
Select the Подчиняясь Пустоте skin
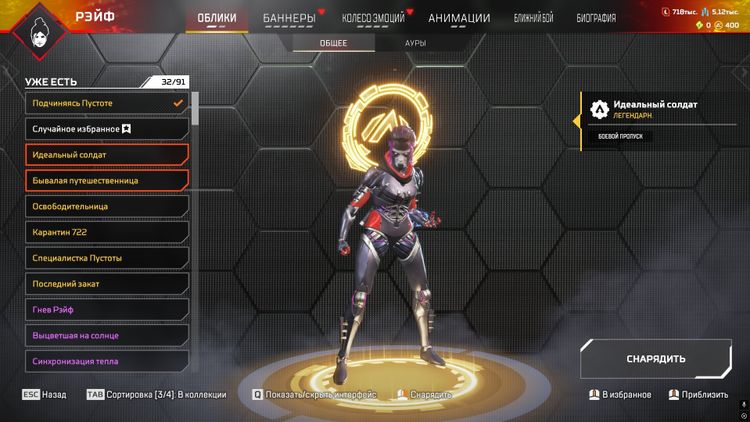[107, 103]
